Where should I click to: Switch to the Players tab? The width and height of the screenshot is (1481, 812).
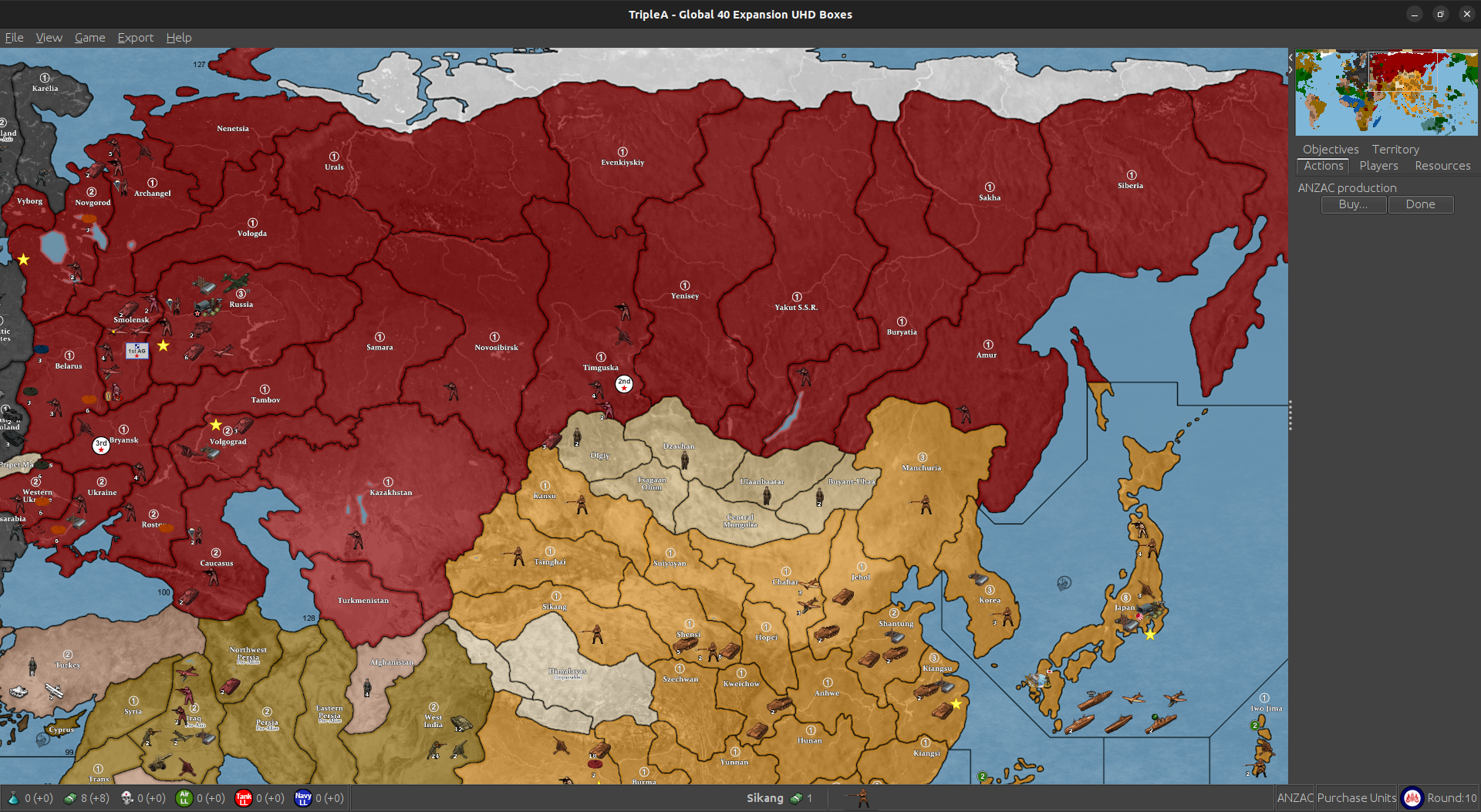[x=1378, y=165]
